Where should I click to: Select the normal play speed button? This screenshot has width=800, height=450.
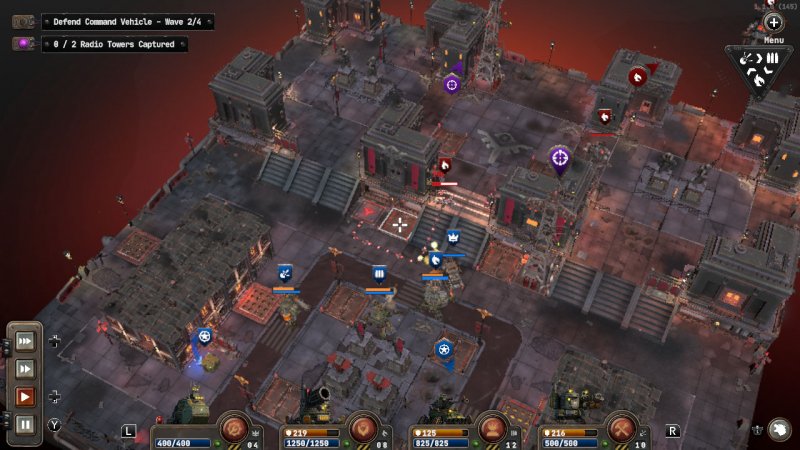coord(25,397)
